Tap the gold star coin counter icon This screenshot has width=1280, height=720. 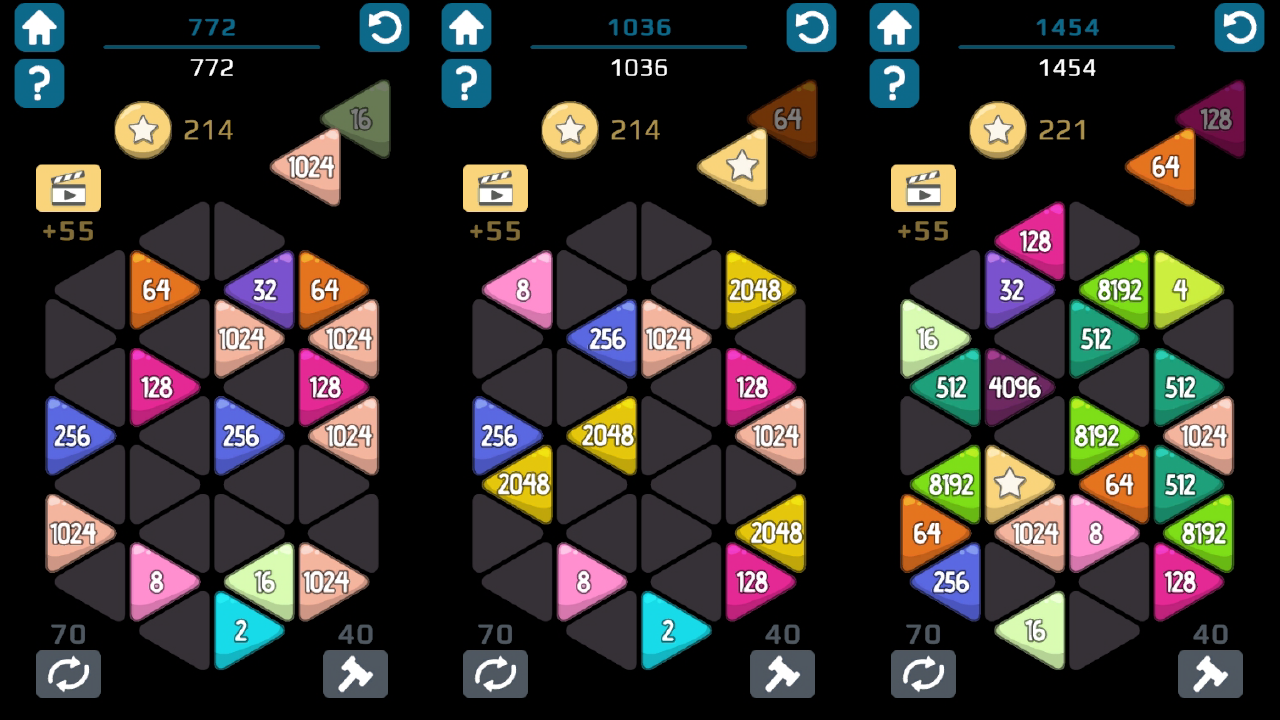click(143, 130)
